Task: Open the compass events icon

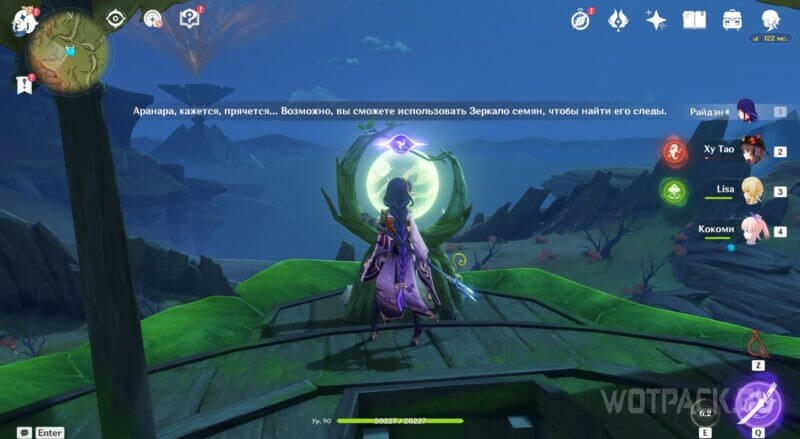Action: pyautogui.click(x=581, y=19)
